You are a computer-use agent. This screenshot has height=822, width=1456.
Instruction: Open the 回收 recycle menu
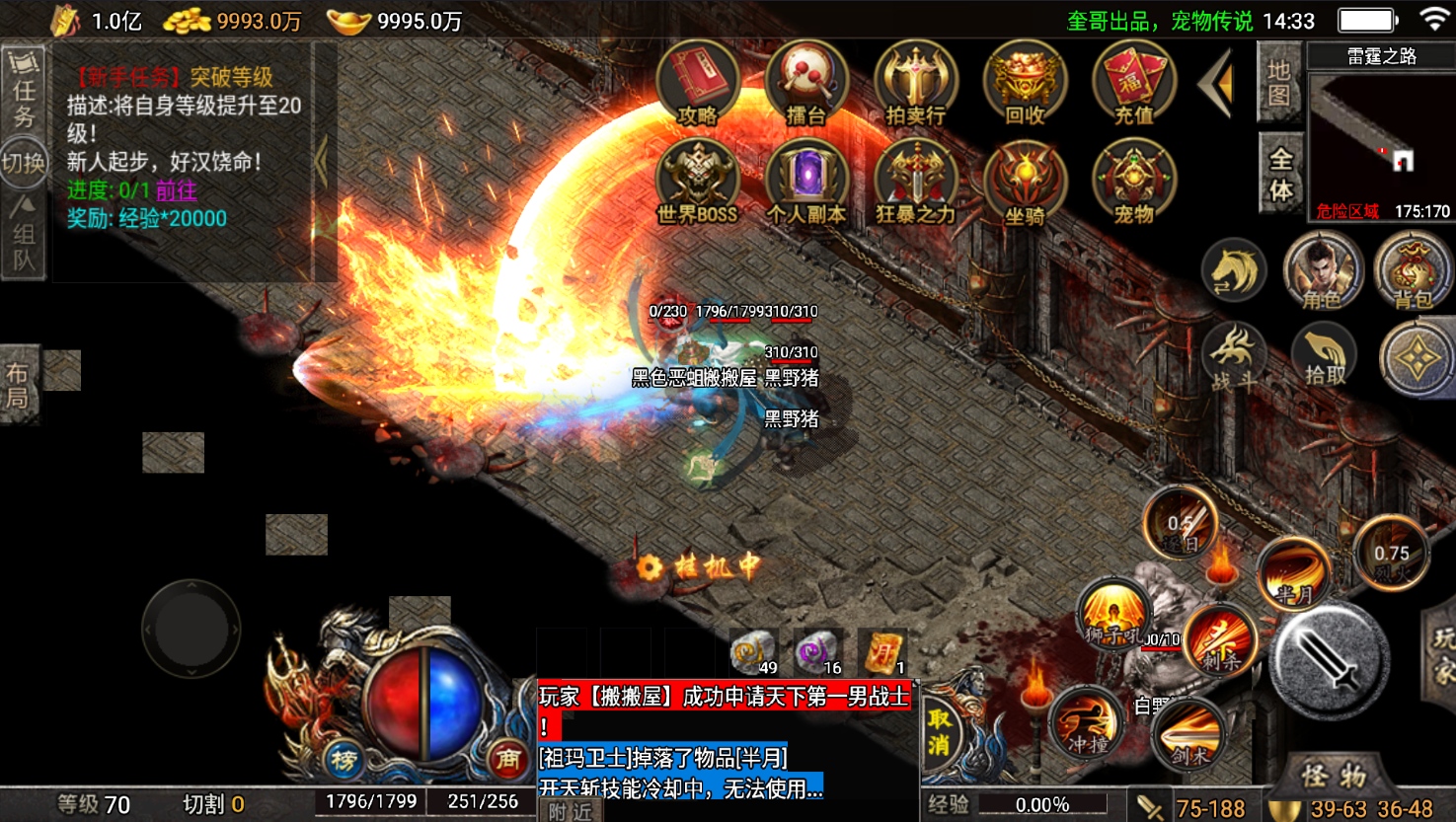[x=1026, y=83]
